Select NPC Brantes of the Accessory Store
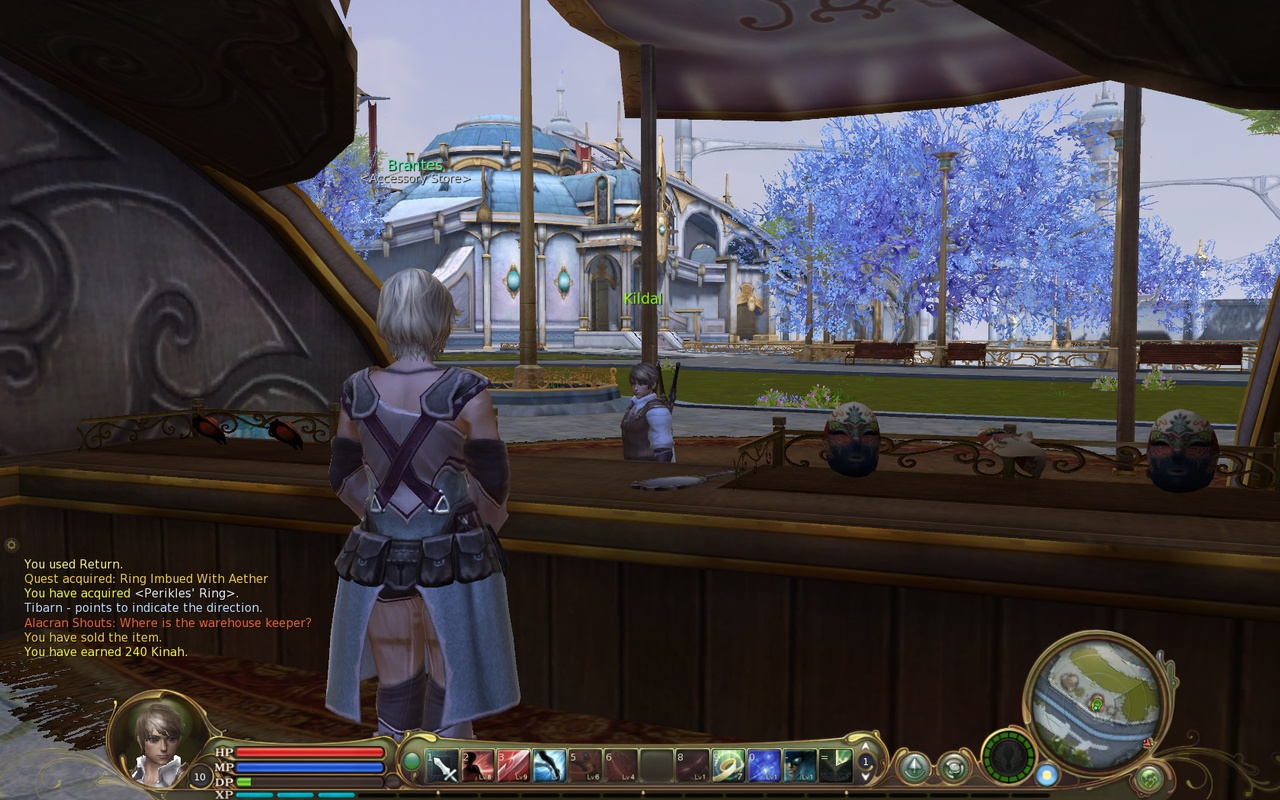Screen dimensions: 1280x800 click(x=417, y=163)
